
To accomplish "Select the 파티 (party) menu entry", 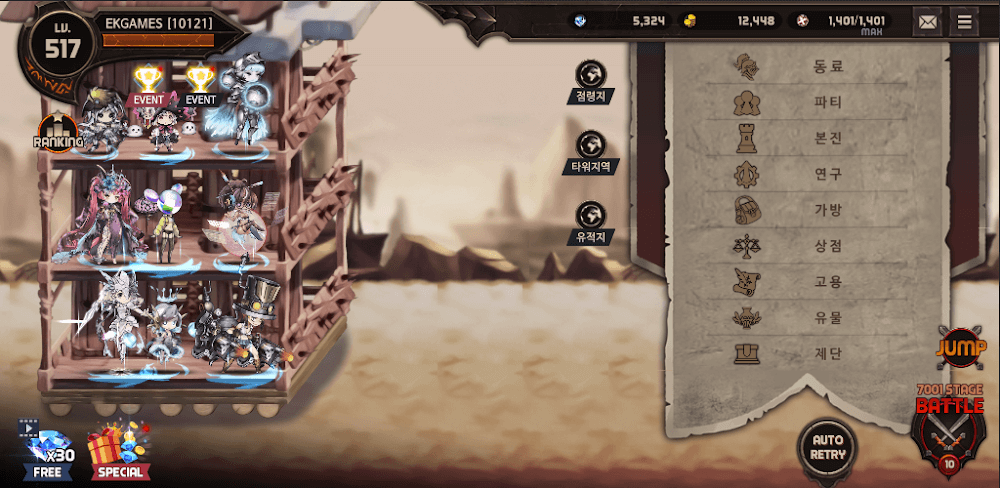I will click(790, 103).
